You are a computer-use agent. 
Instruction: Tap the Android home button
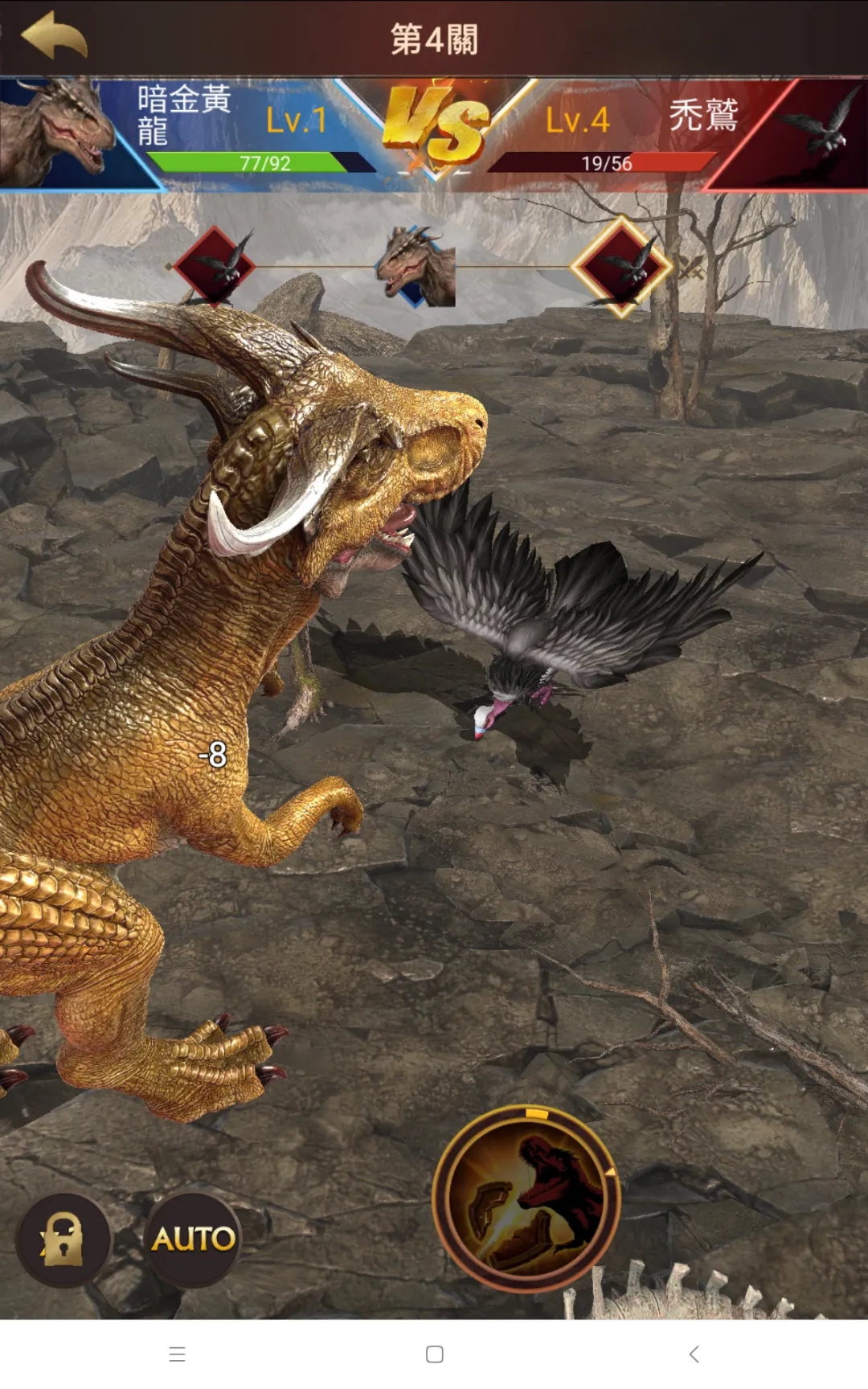435,1354
